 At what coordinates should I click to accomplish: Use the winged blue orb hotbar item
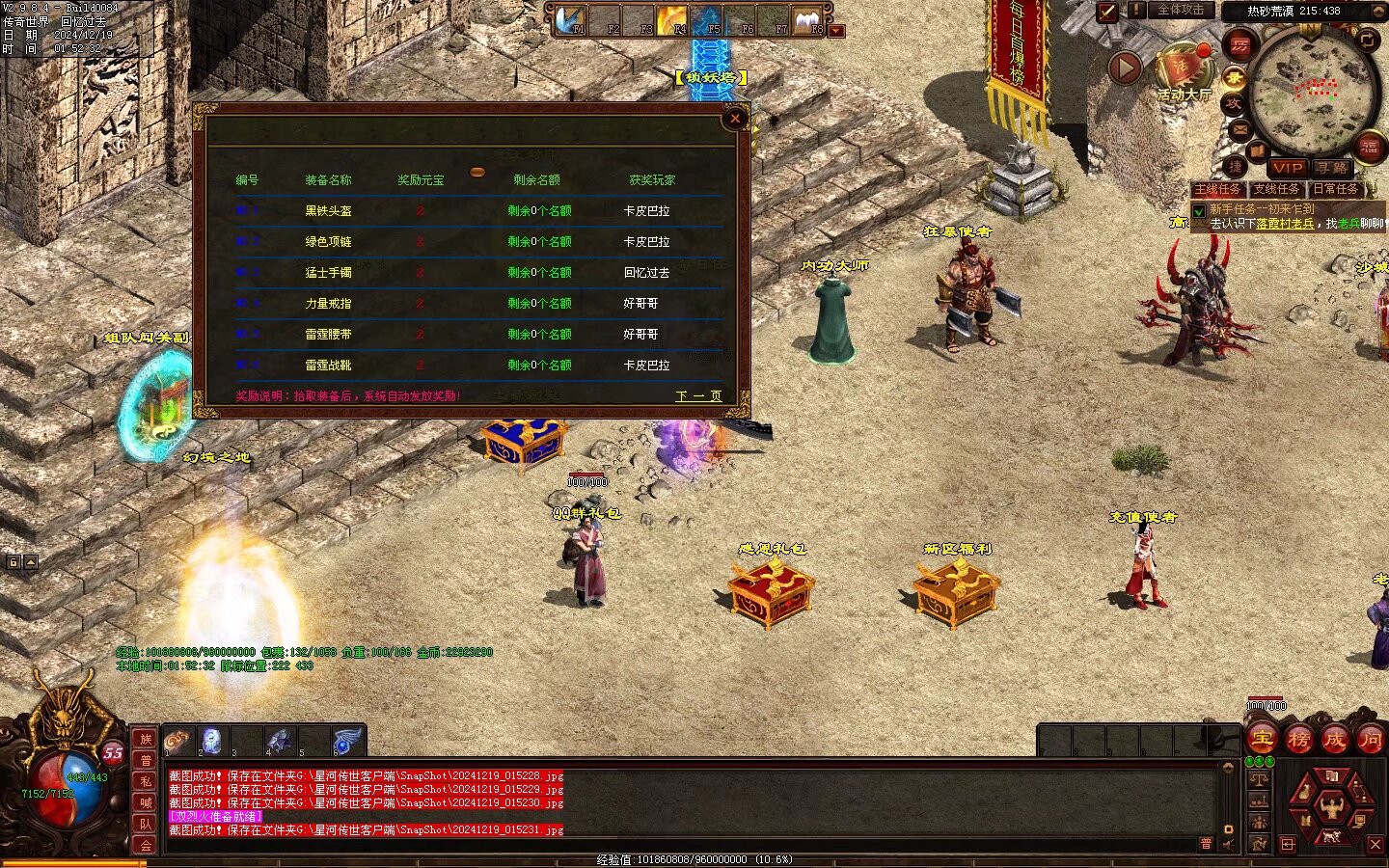tap(346, 741)
